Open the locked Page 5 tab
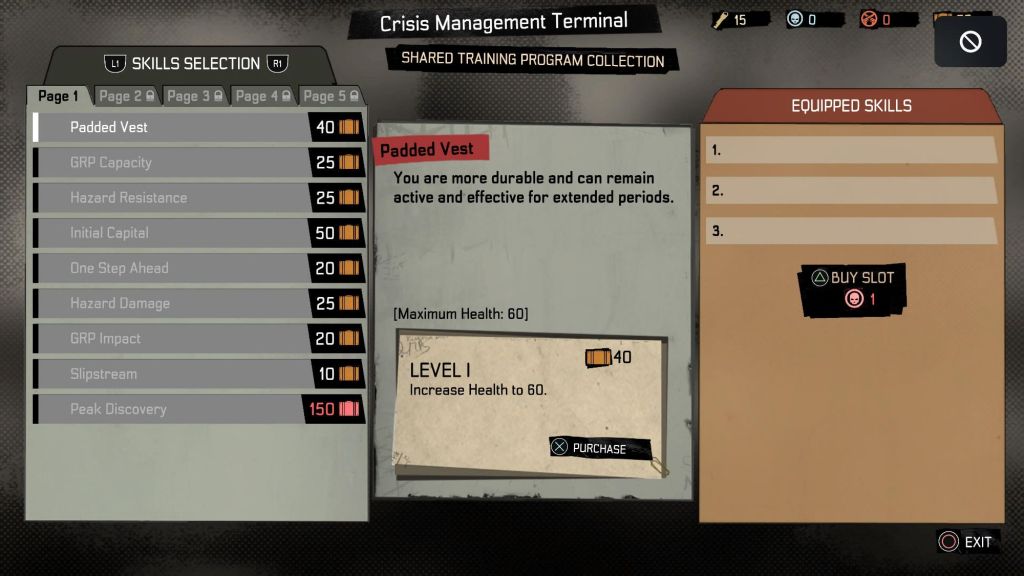Viewport: 1024px width, 576px height. point(331,96)
